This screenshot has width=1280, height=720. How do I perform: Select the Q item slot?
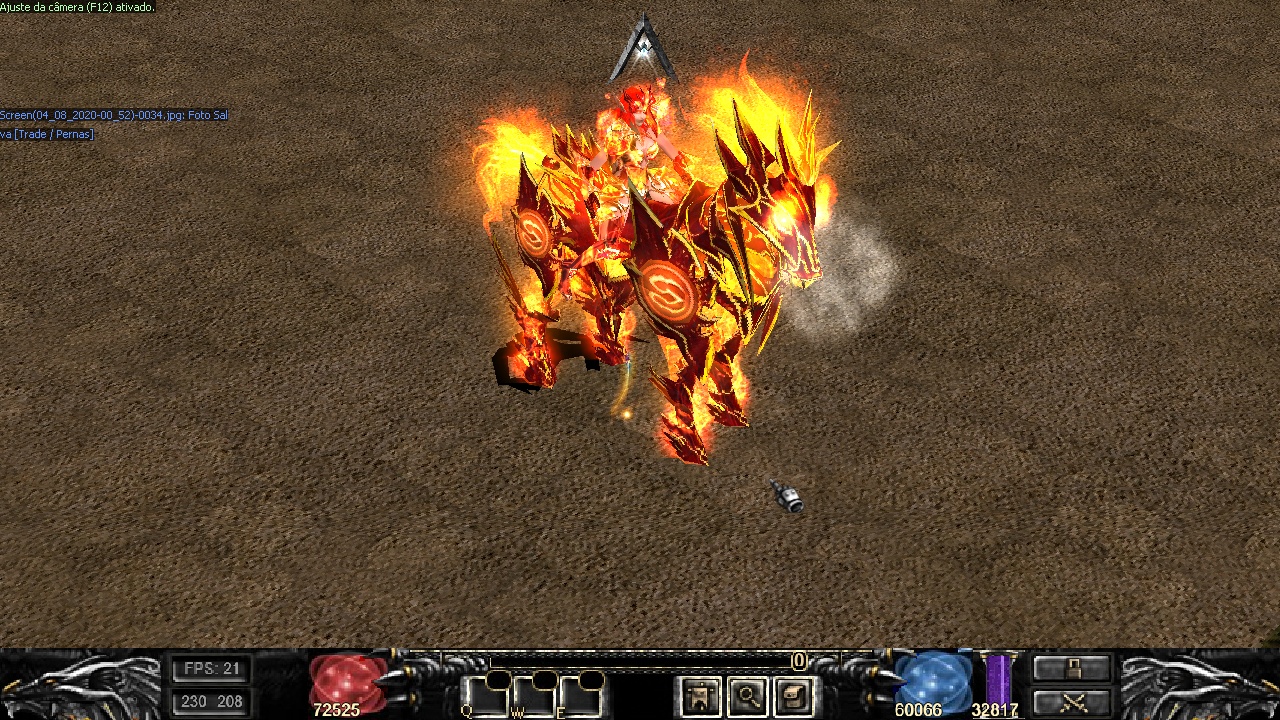485,697
